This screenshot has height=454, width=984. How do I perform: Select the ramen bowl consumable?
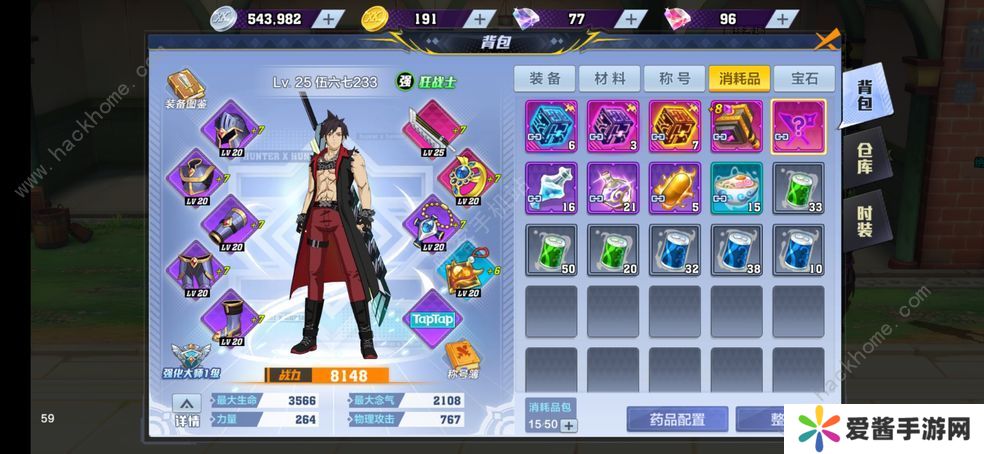(x=737, y=187)
